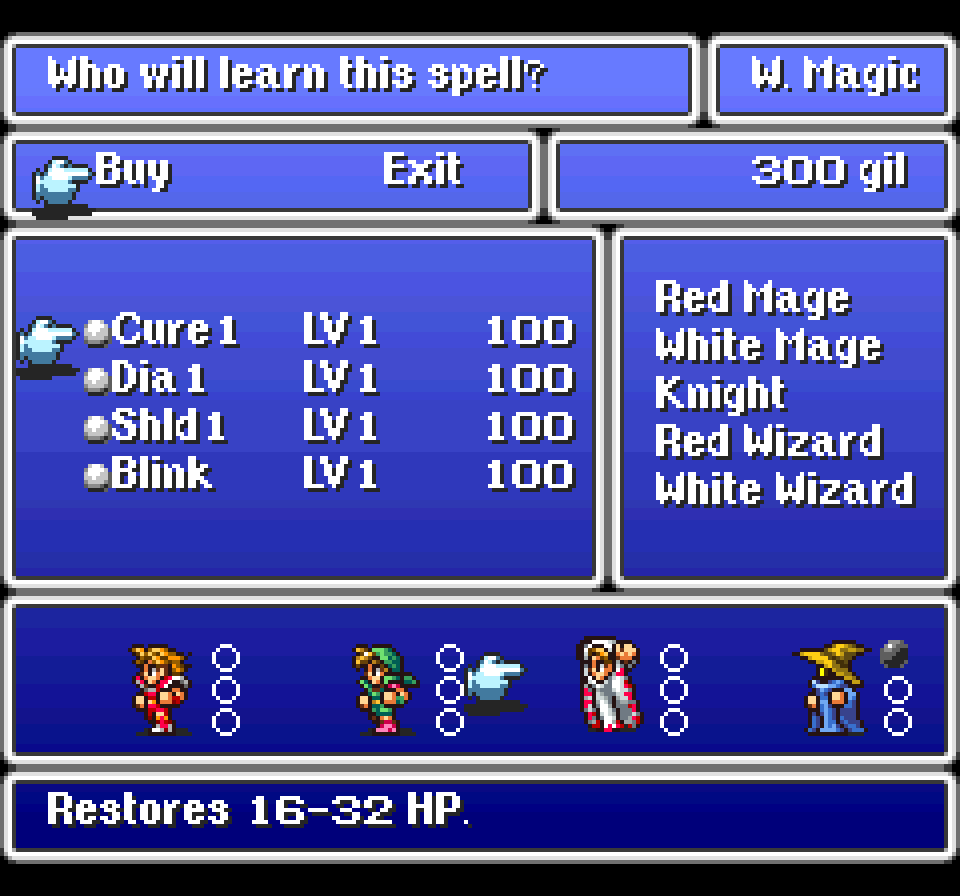The image size is (960, 896).
Task: Pick the Dia 1 spell
Action: point(159,378)
